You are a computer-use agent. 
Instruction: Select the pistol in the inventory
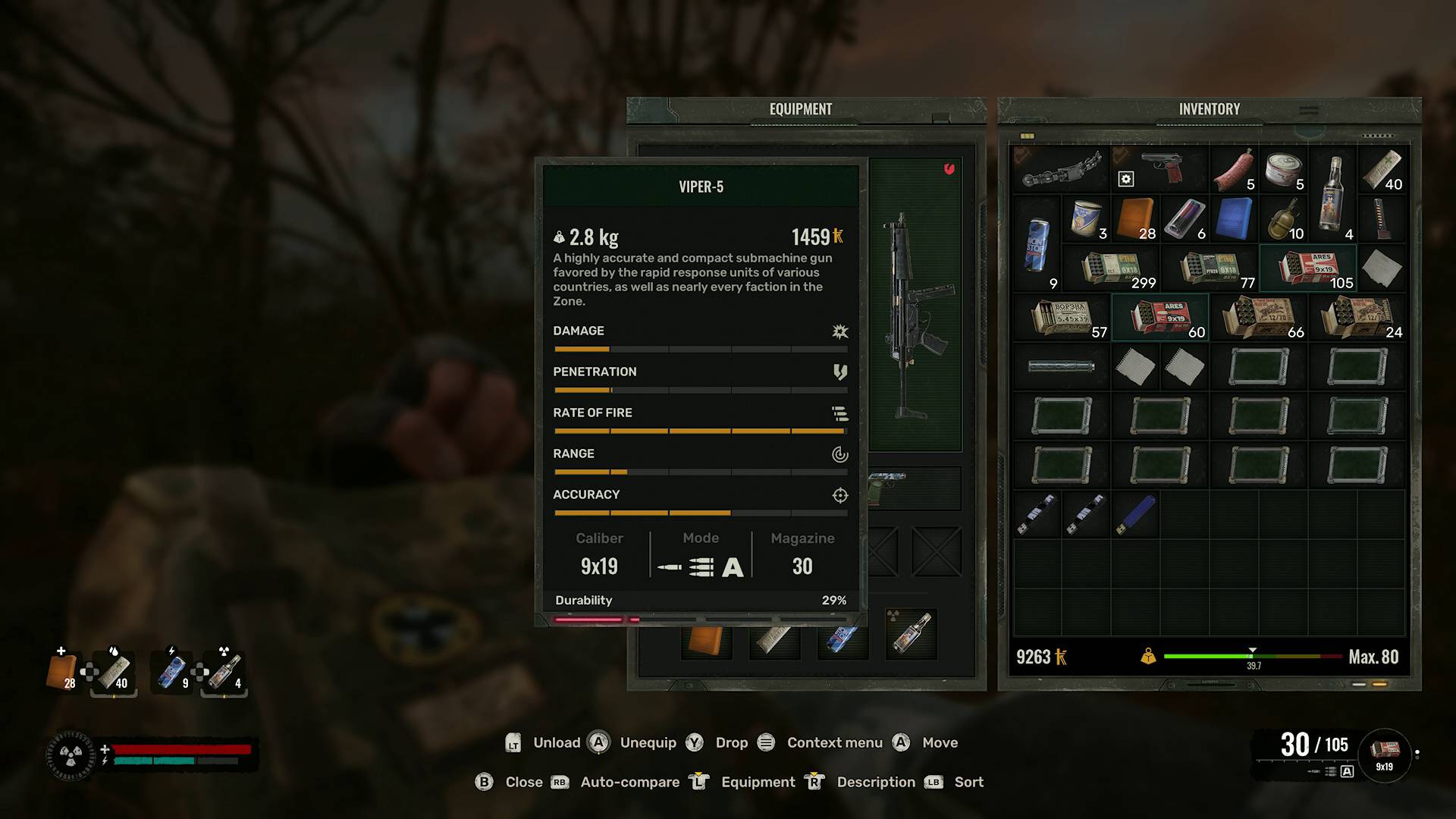[1159, 168]
